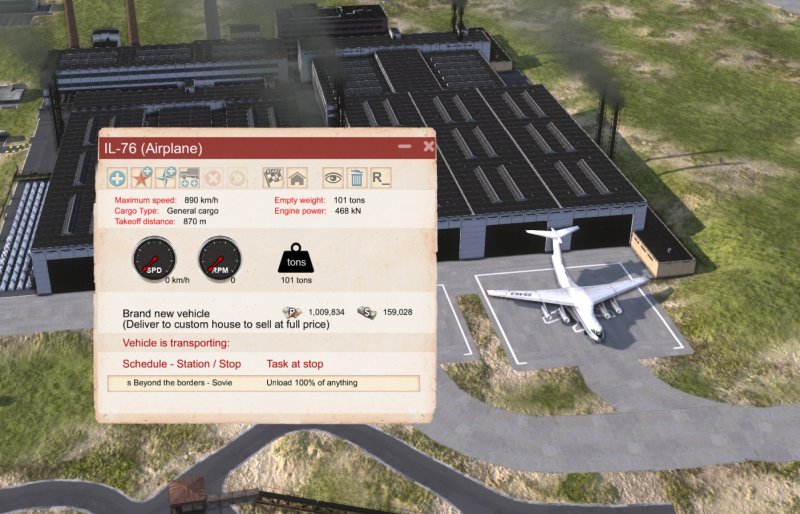
Task: Rename the vehicle using the R_ button
Action: pos(380,179)
